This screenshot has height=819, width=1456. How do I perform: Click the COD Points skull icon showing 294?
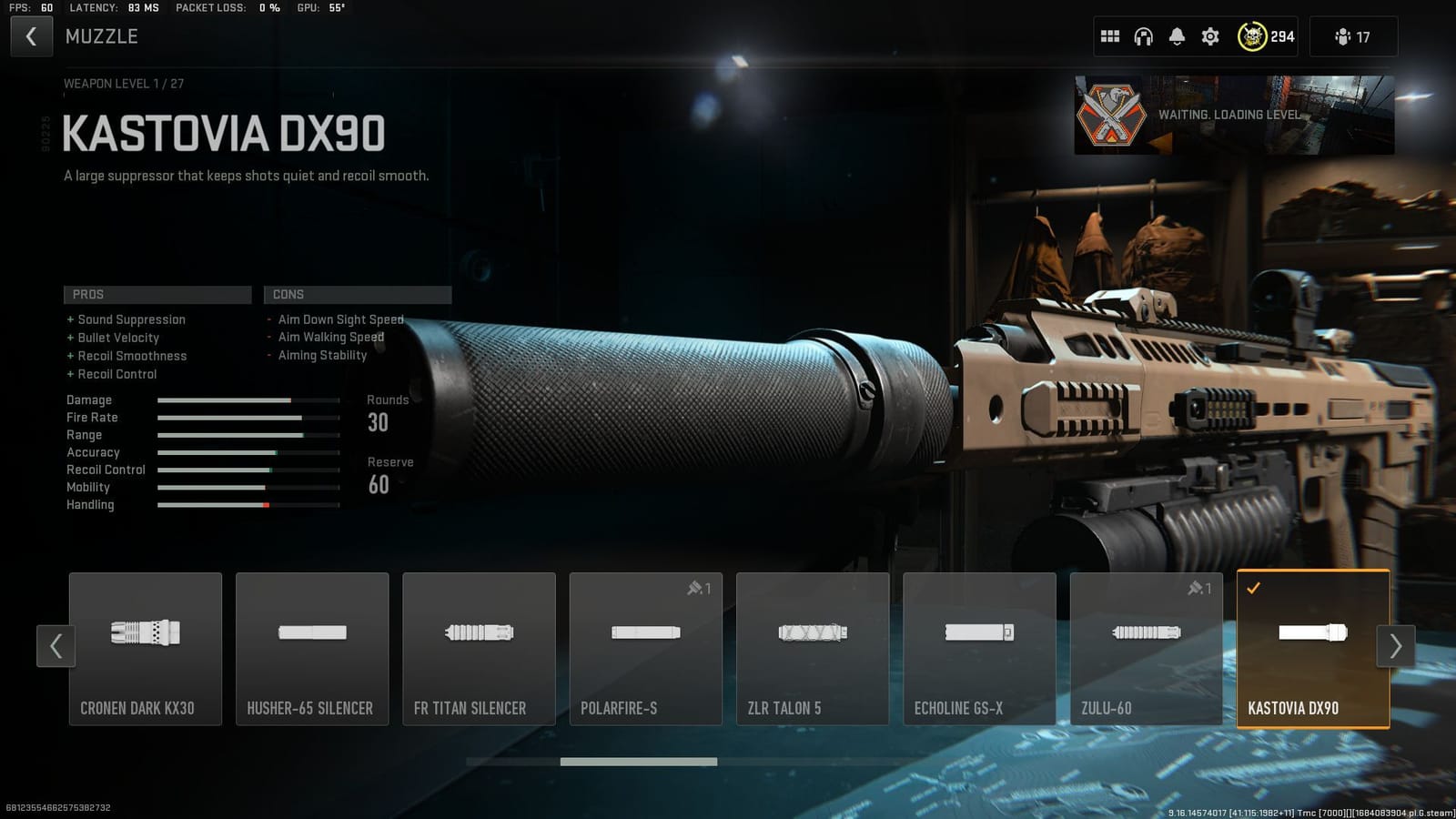coord(1253,36)
